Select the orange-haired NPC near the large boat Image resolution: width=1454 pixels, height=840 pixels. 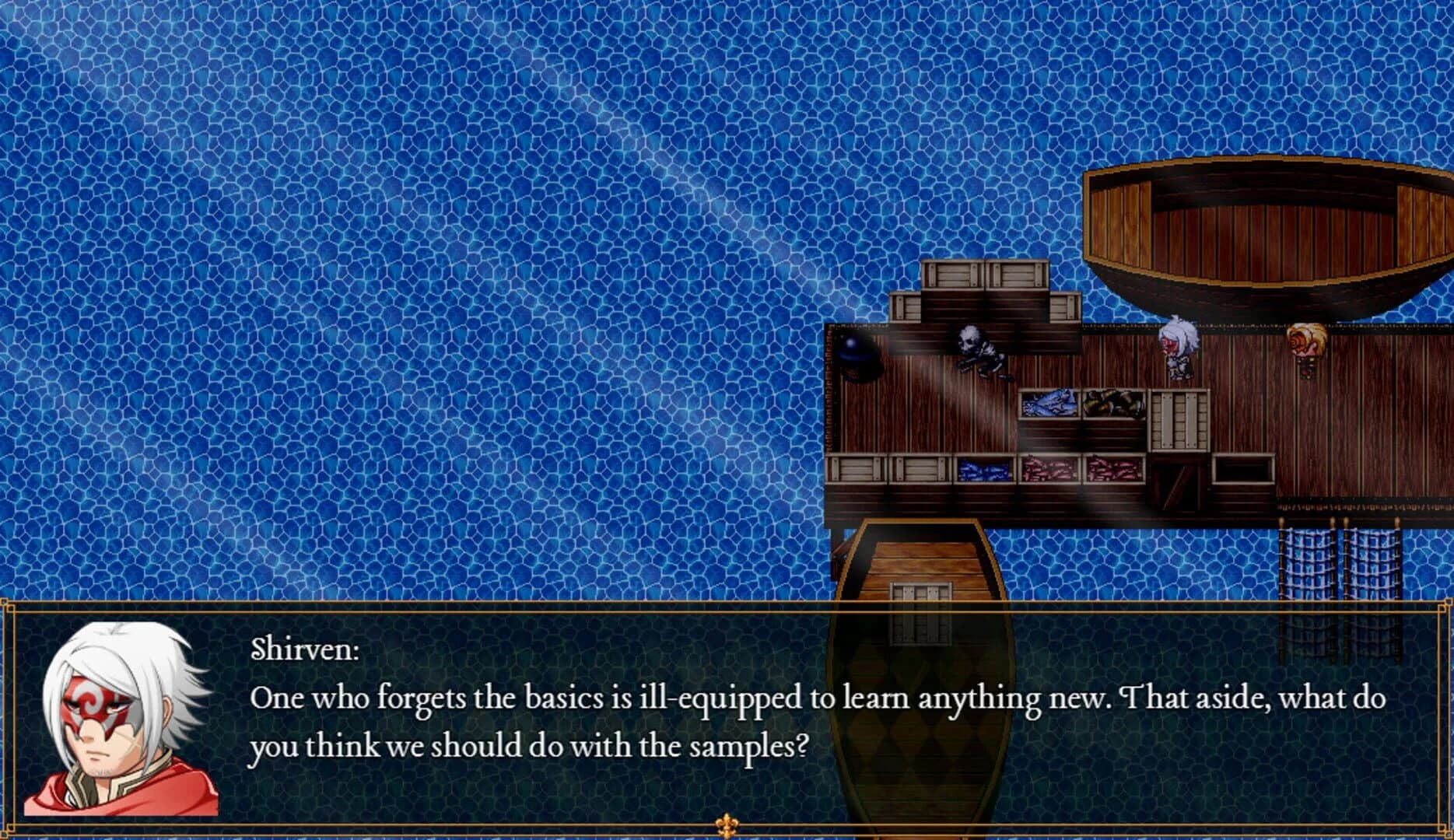[x=1305, y=350]
